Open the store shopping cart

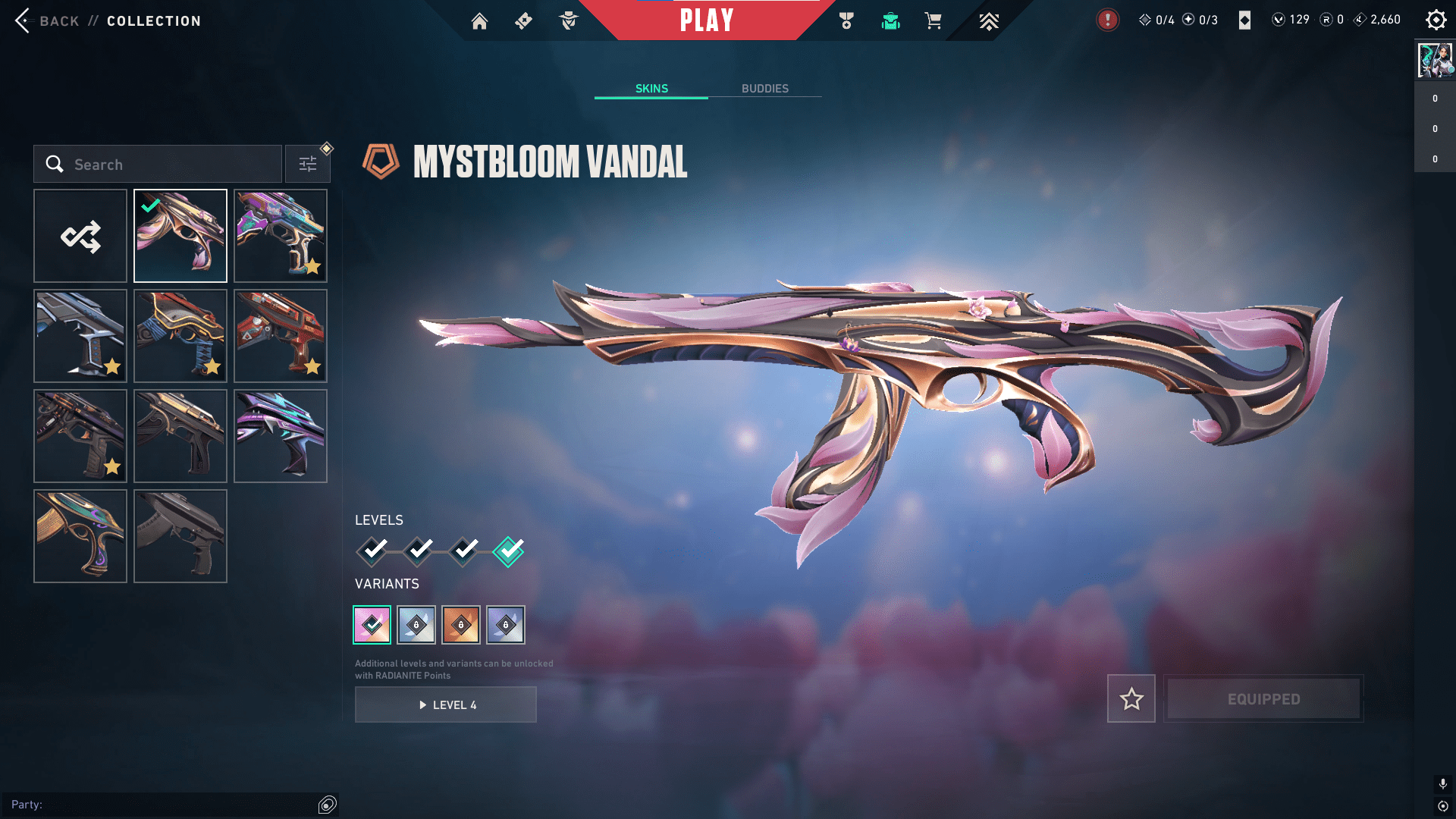[933, 21]
